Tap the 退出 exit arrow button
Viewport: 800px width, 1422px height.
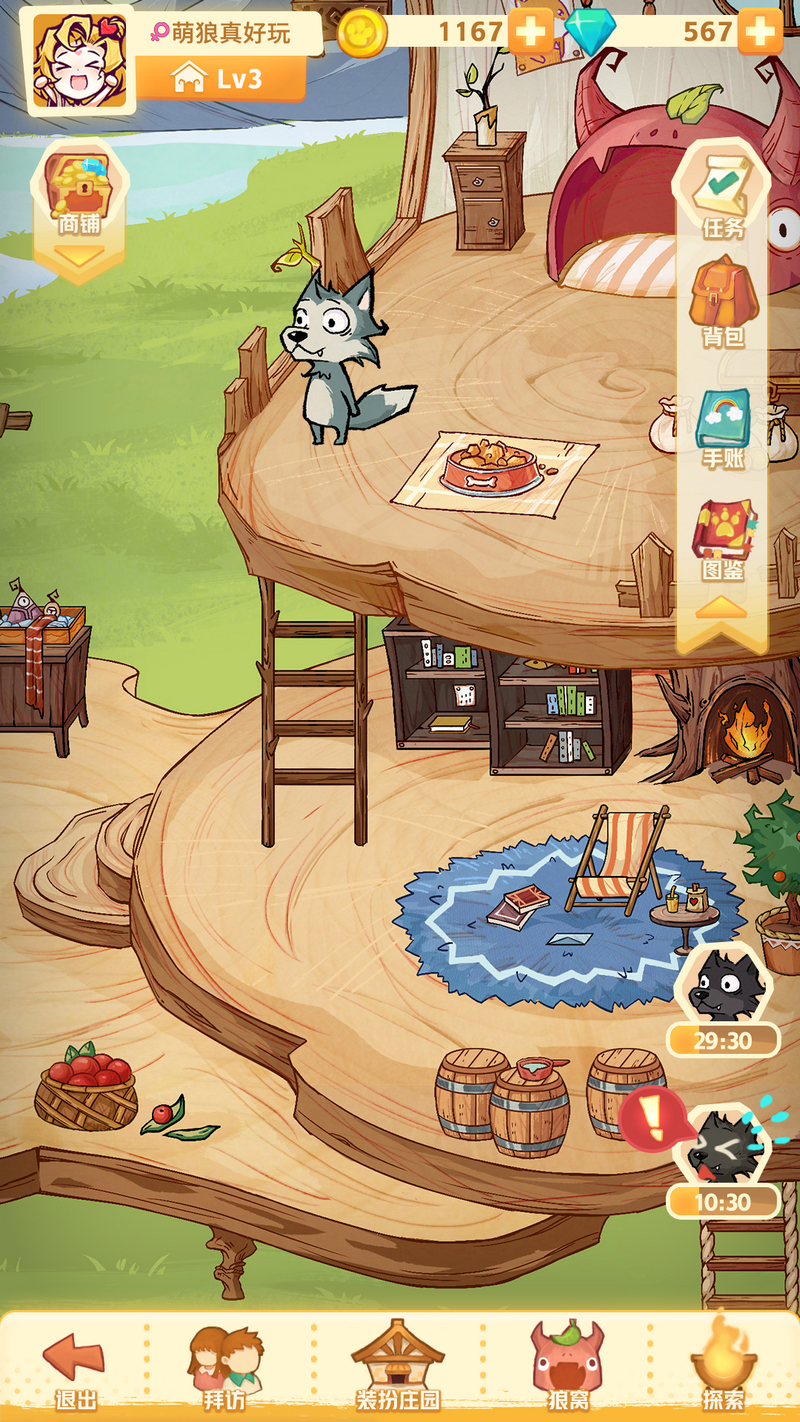point(75,1368)
